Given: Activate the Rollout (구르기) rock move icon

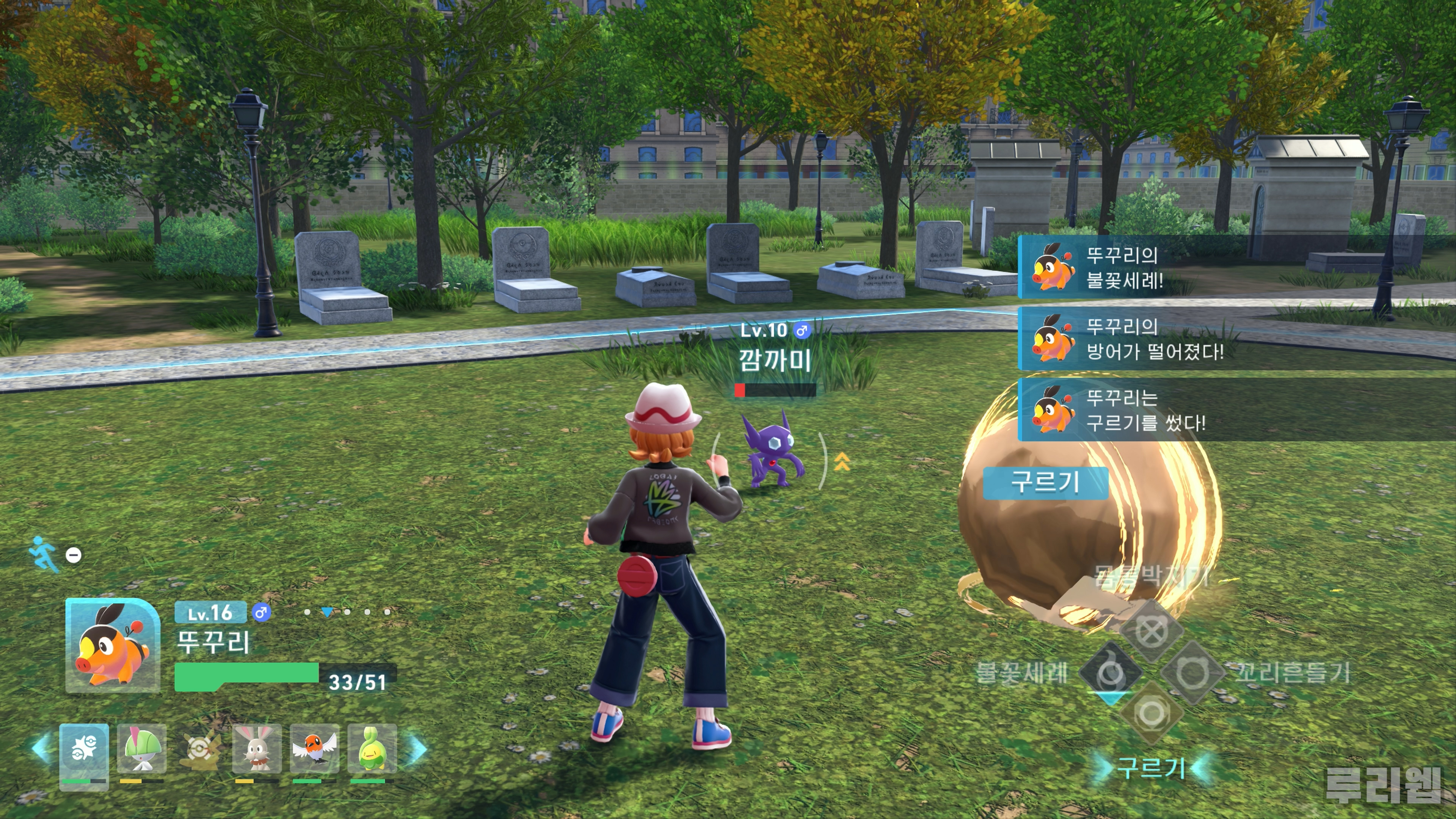Looking at the screenshot, I should pyautogui.click(x=1152, y=713).
